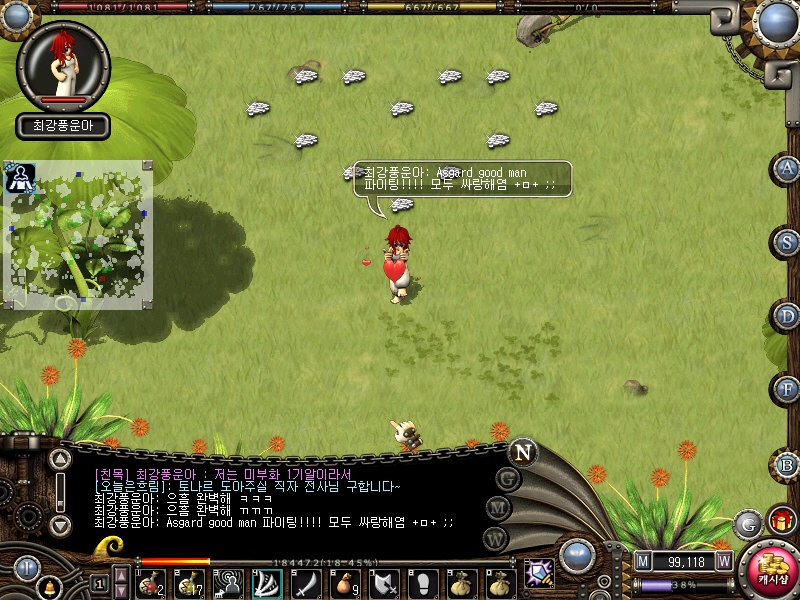Select the round D button on the right edge
The height and width of the screenshot is (600, 800).
788,316
